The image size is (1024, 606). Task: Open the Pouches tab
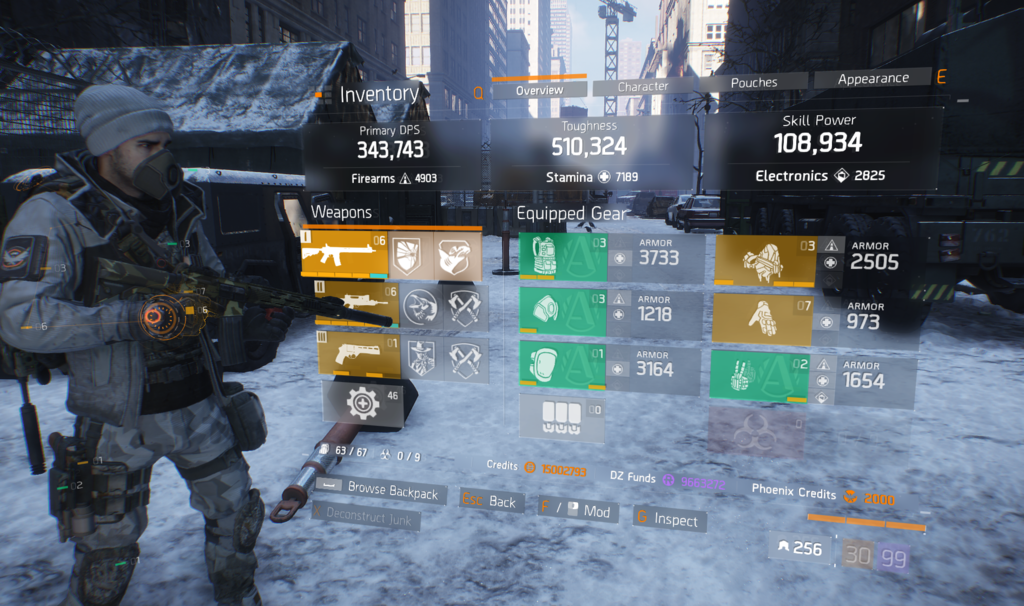pos(754,83)
